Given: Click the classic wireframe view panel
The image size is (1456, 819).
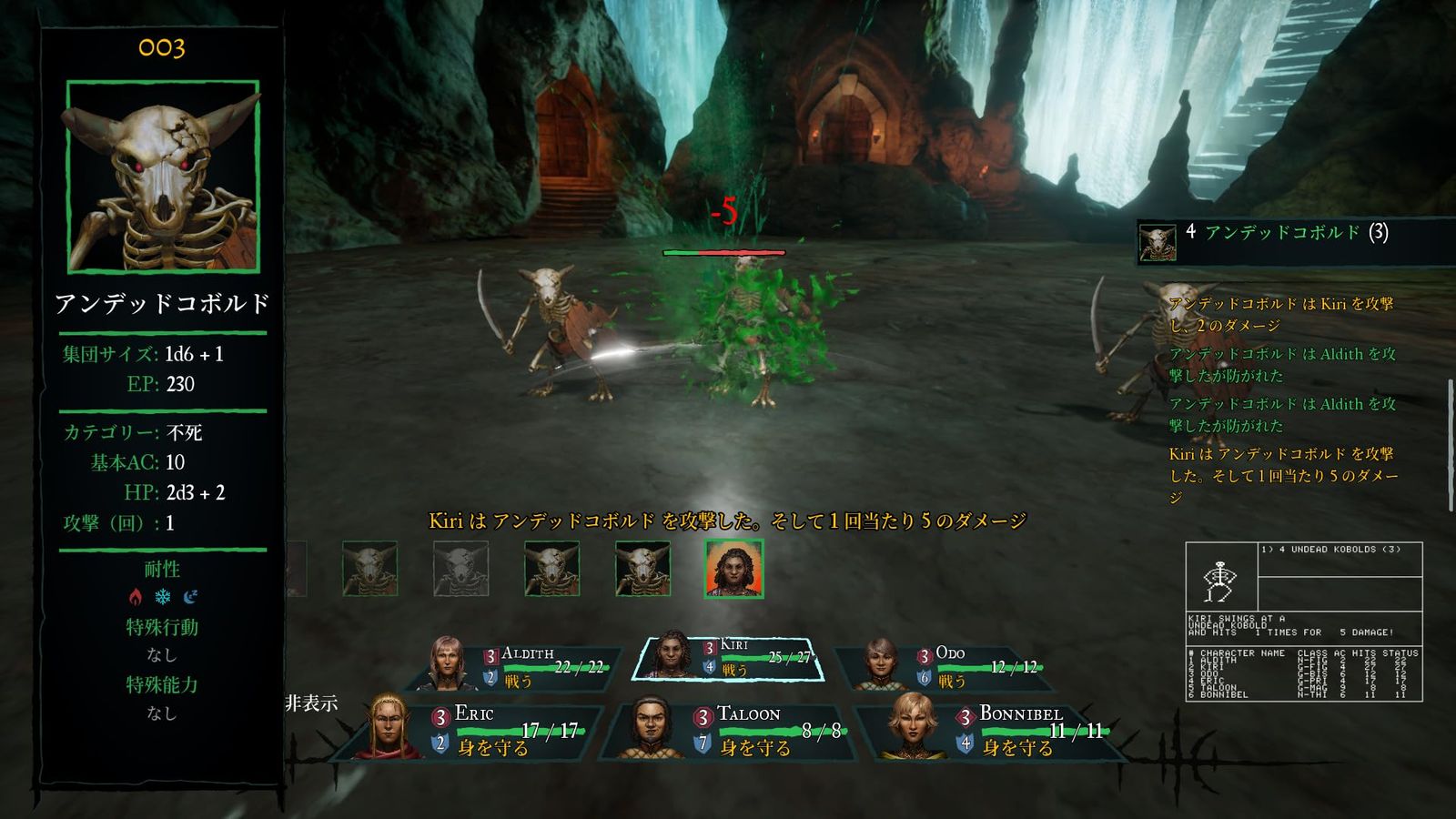Looking at the screenshot, I should click(x=1303, y=621).
